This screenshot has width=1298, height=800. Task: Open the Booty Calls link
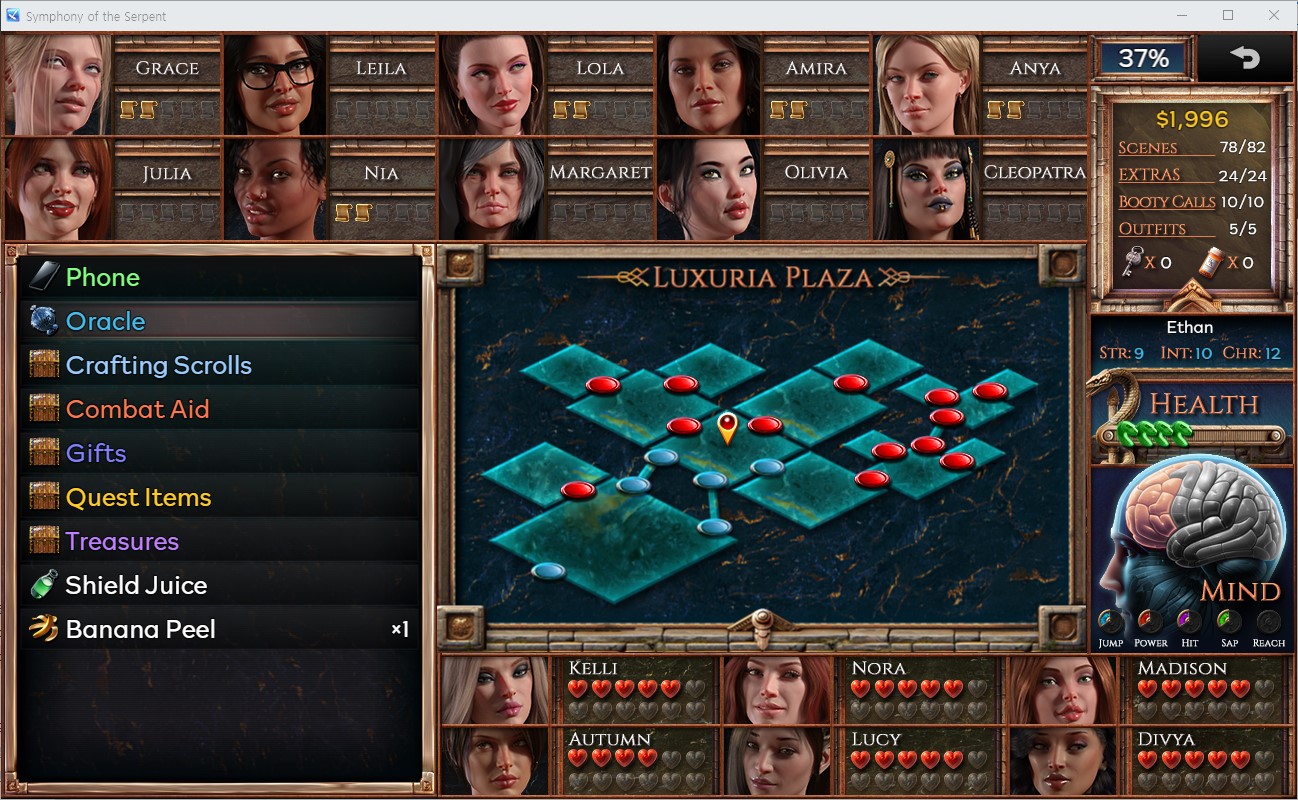pyautogui.click(x=1166, y=202)
